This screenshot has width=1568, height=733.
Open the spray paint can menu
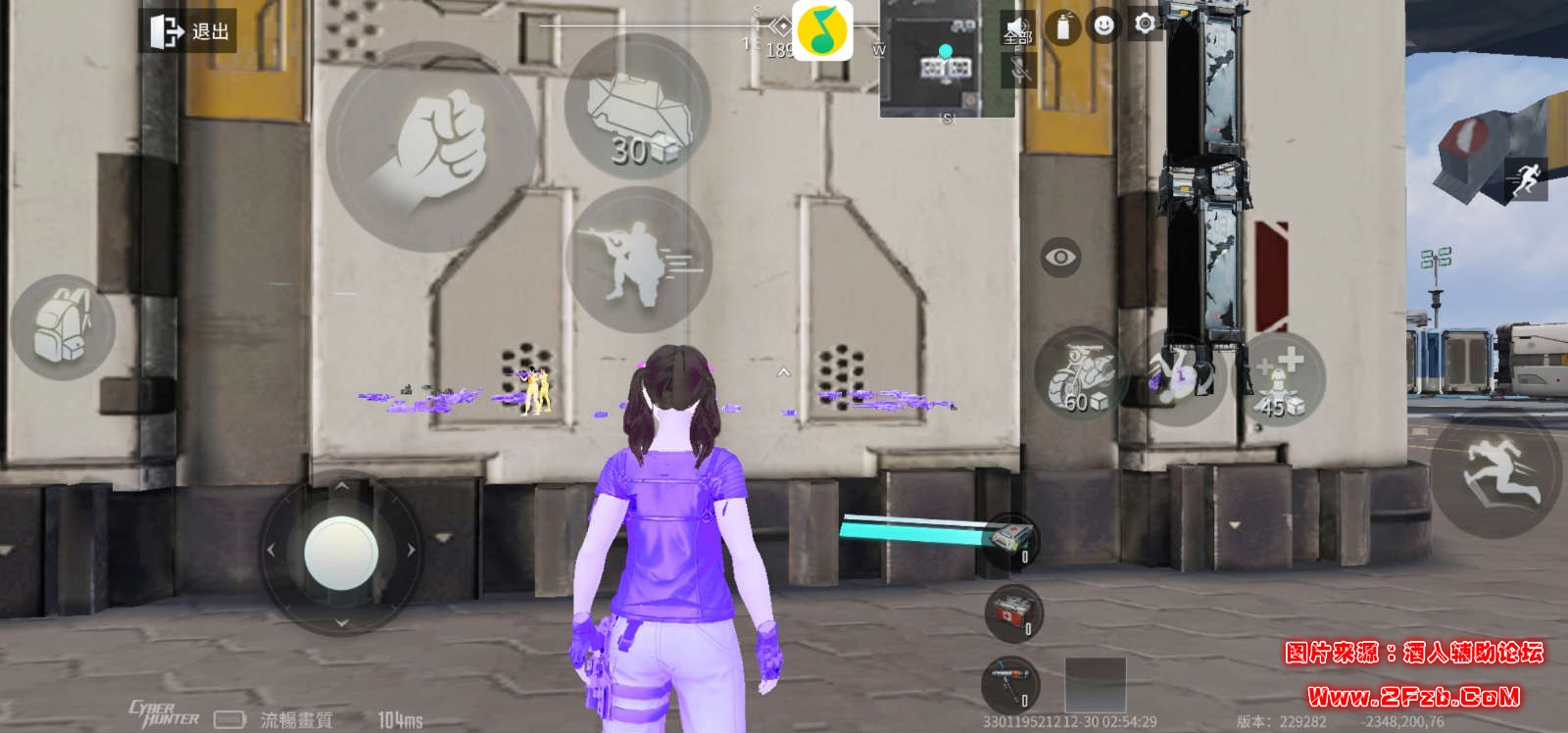tap(1063, 27)
